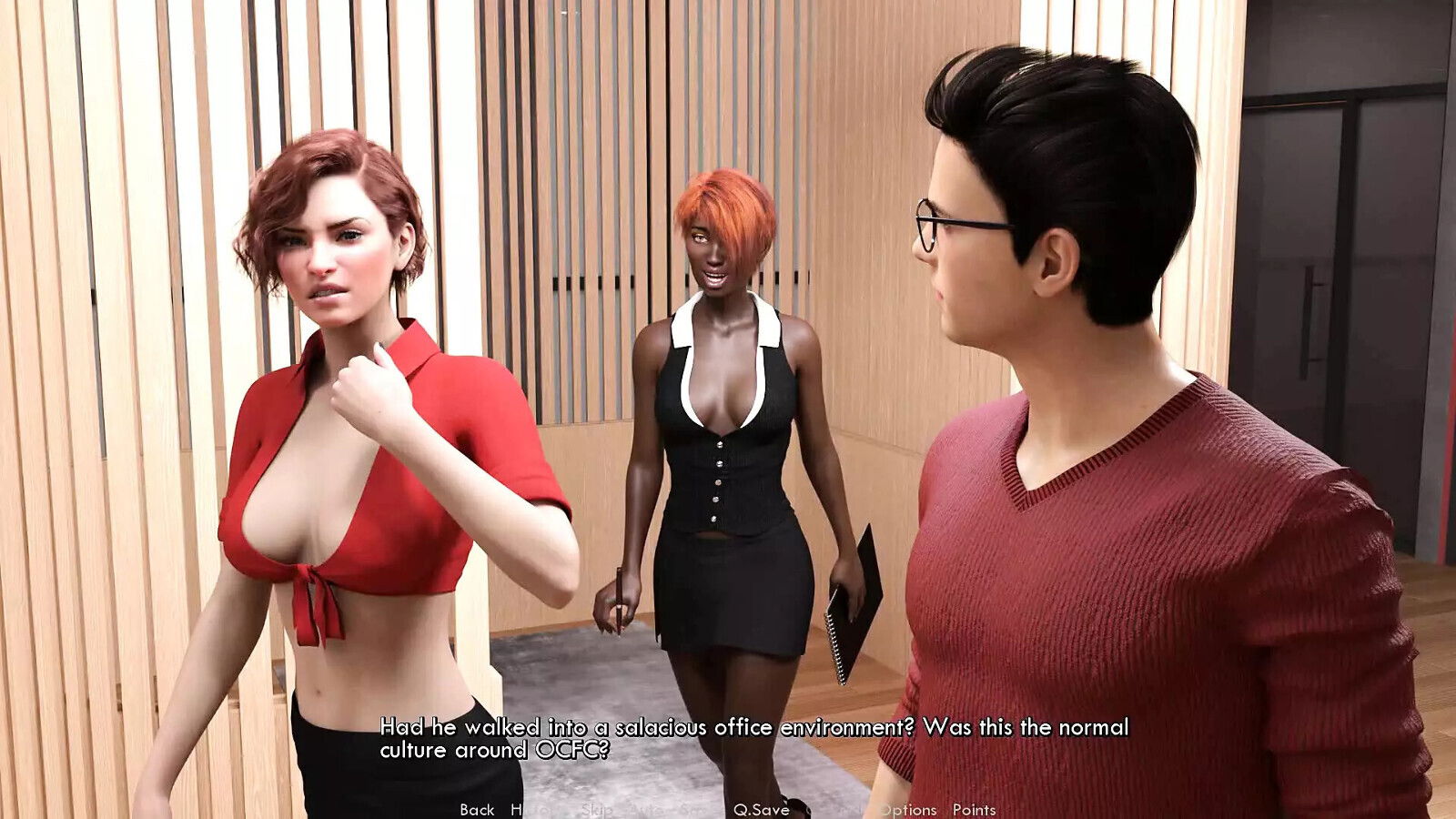Click Q.Save in the bottom bar
1456x819 pixels.
pyautogui.click(x=763, y=808)
